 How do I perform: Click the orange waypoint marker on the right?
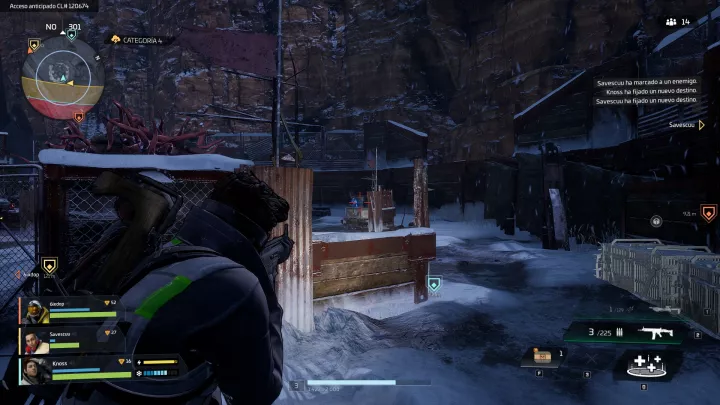[x=708, y=212]
